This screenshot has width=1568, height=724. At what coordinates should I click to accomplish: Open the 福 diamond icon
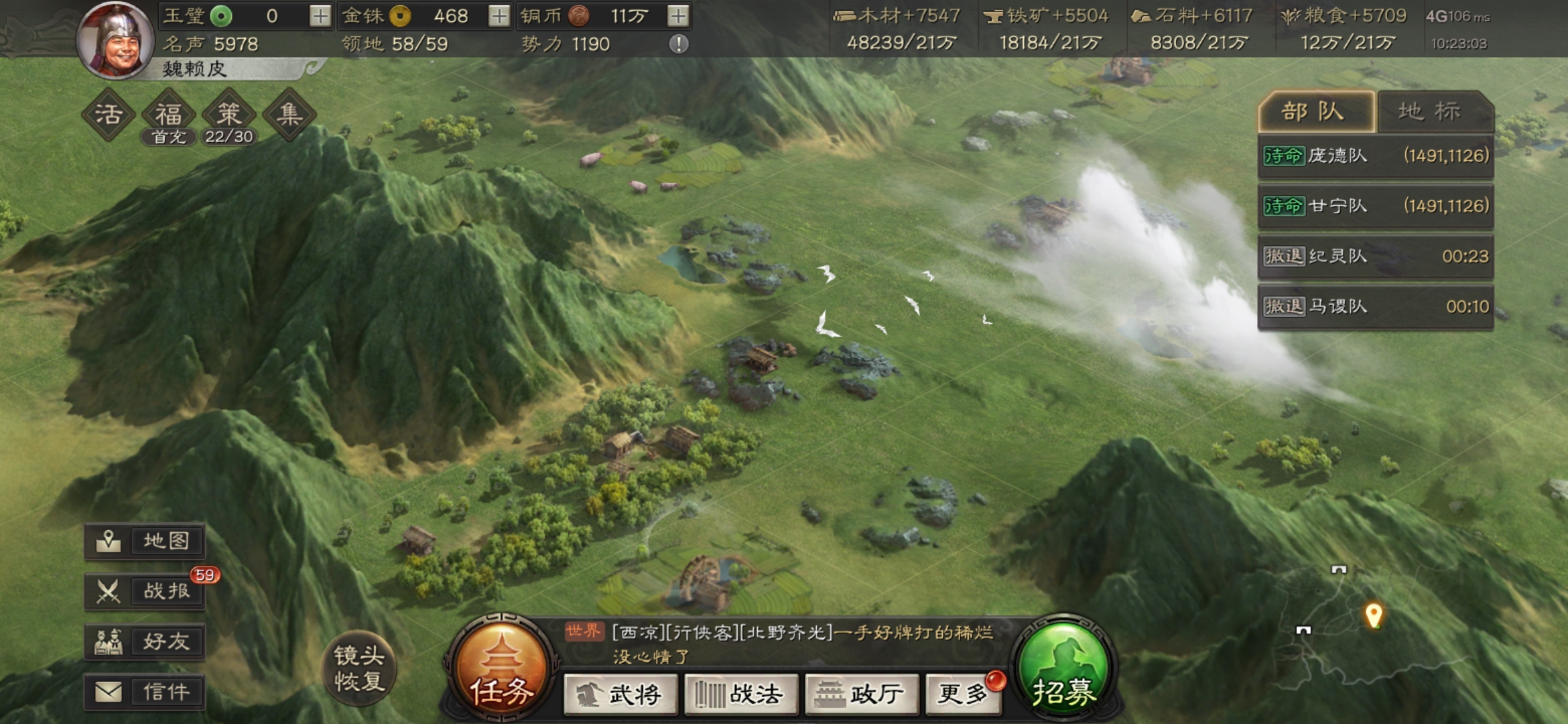(169, 115)
